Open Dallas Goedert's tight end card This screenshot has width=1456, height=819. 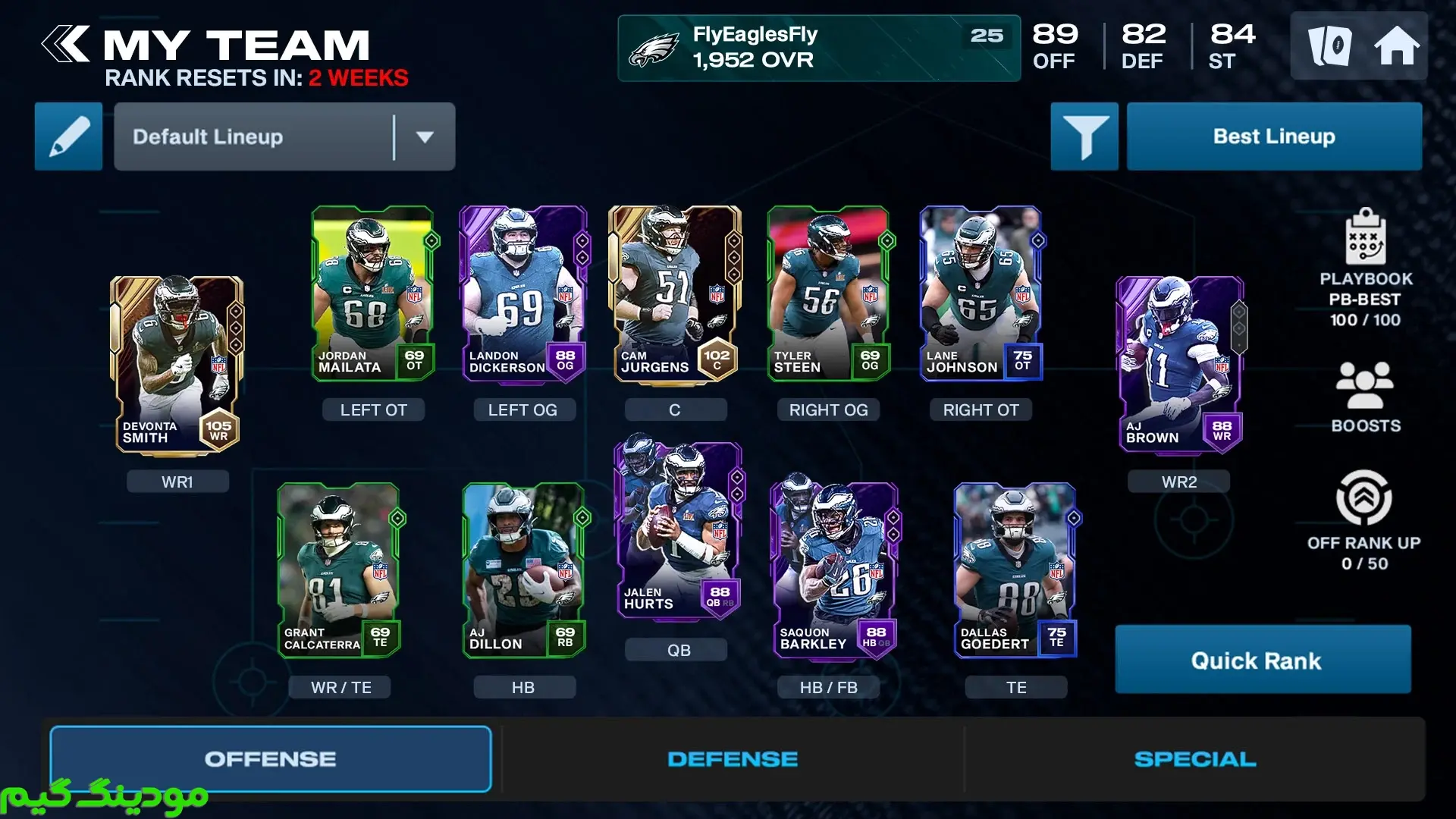click(1015, 570)
